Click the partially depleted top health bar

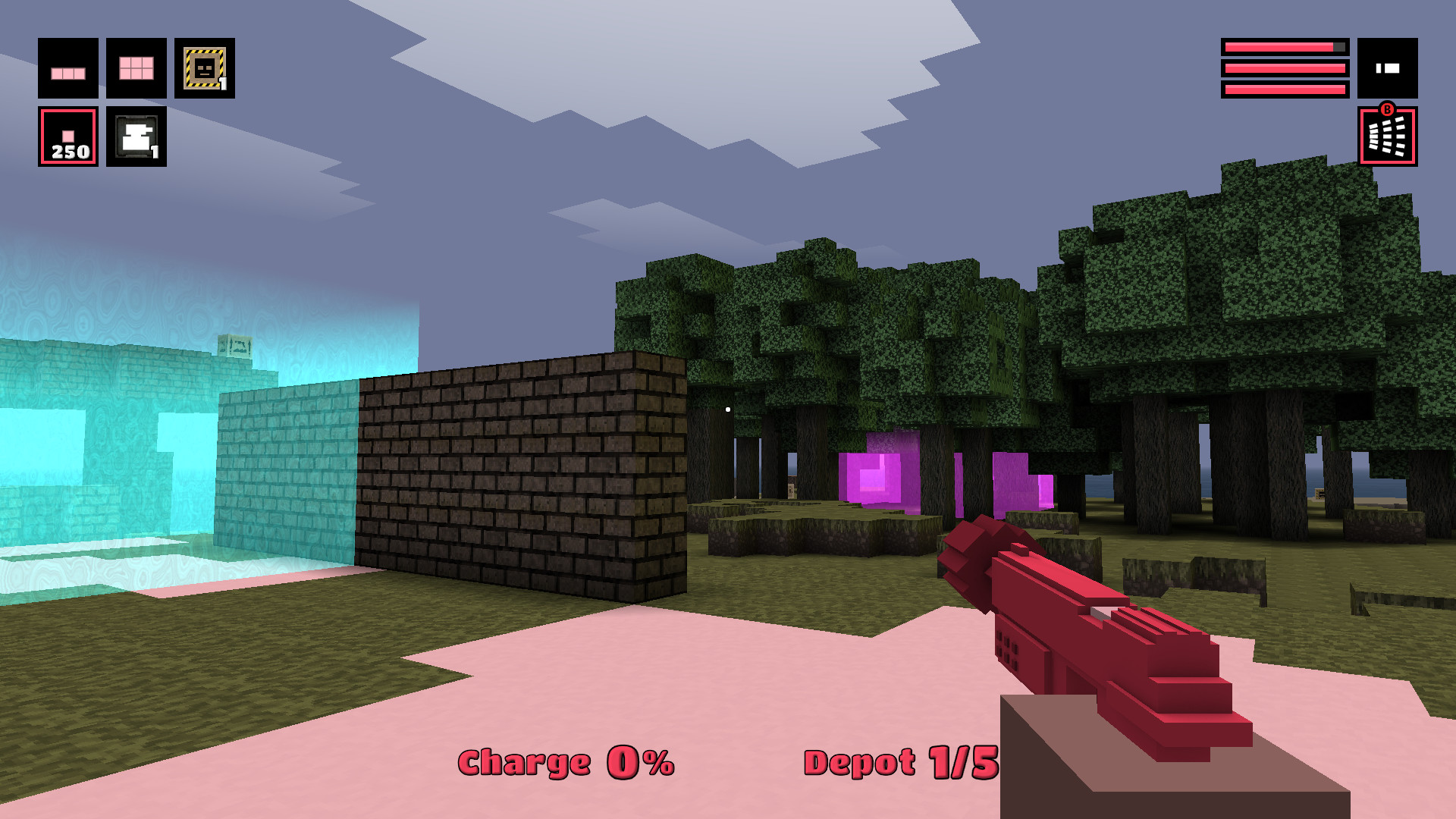point(1283,47)
